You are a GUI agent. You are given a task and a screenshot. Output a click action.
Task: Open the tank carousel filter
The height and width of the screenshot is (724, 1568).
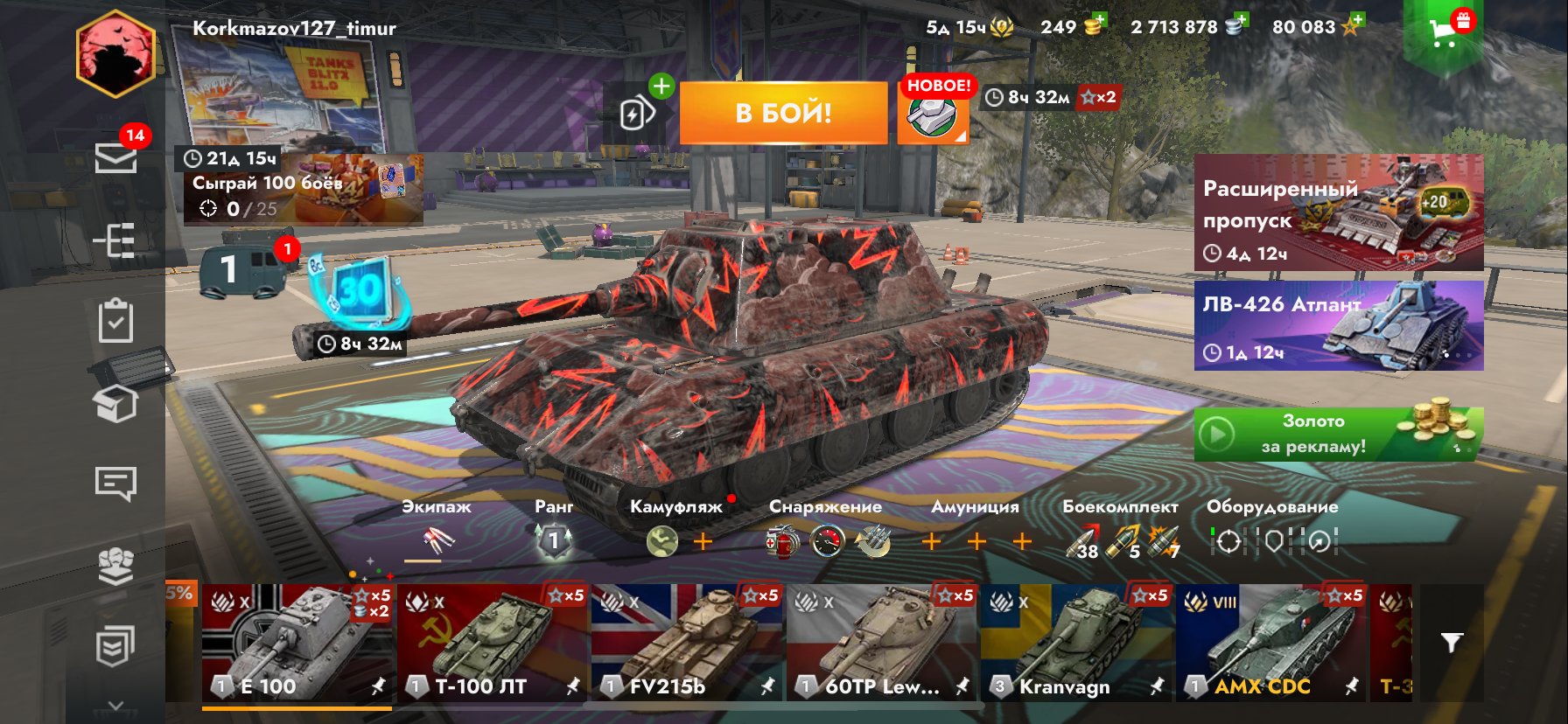(1451, 644)
